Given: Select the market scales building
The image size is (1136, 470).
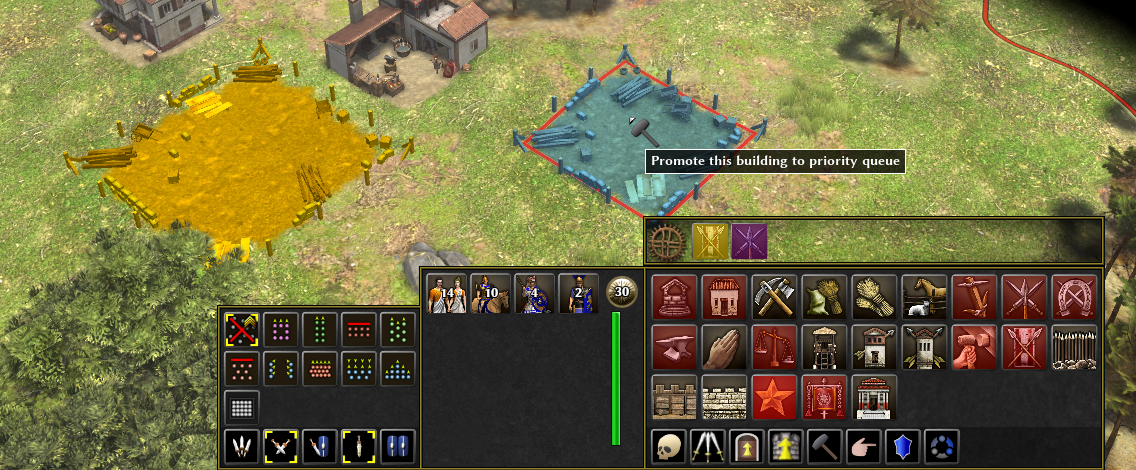Looking at the screenshot, I should click(x=773, y=346).
